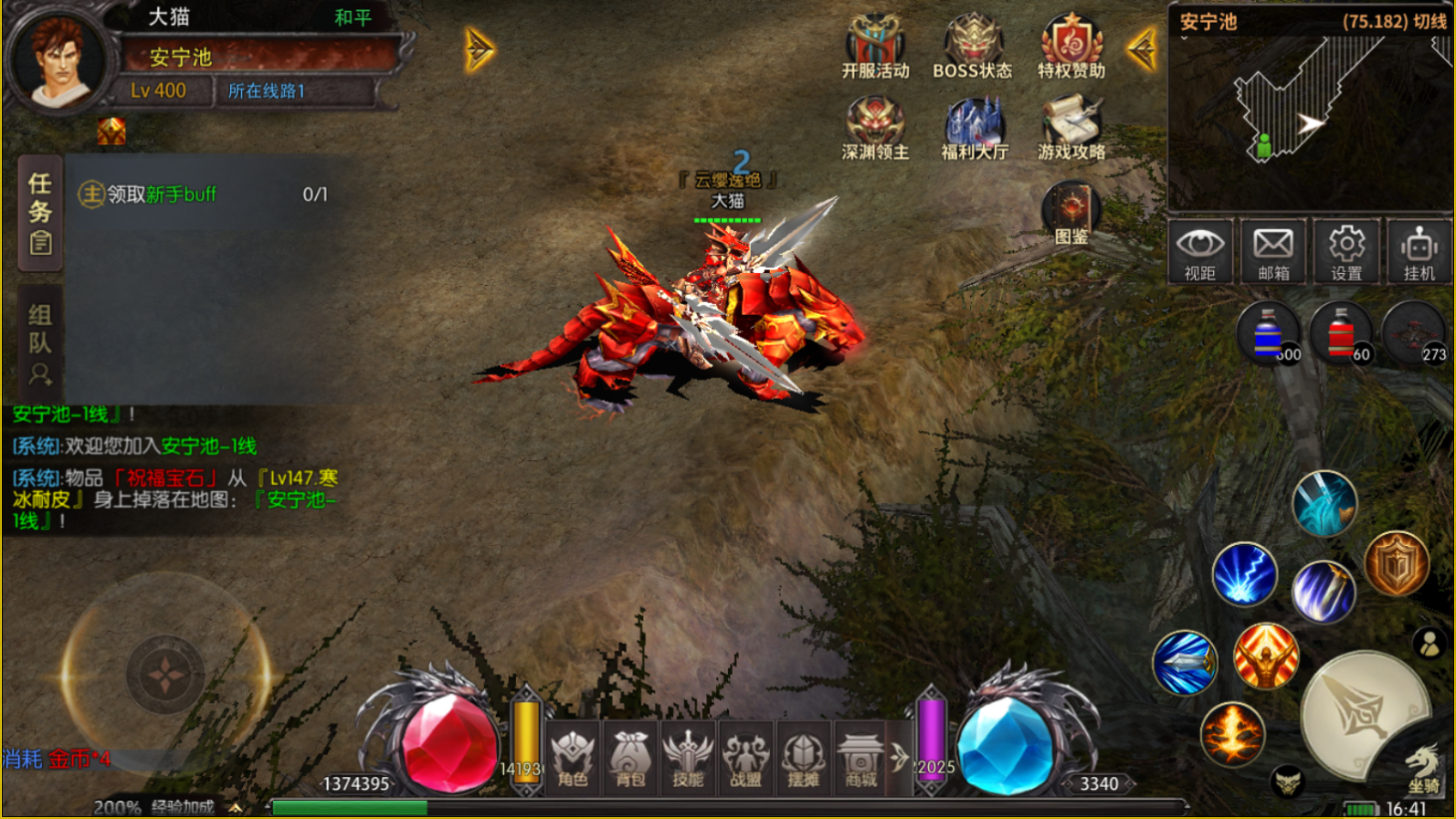Use the blue mana potion slot
Image resolution: width=1456 pixels, height=819 pixels.
tap(1269, 333)
